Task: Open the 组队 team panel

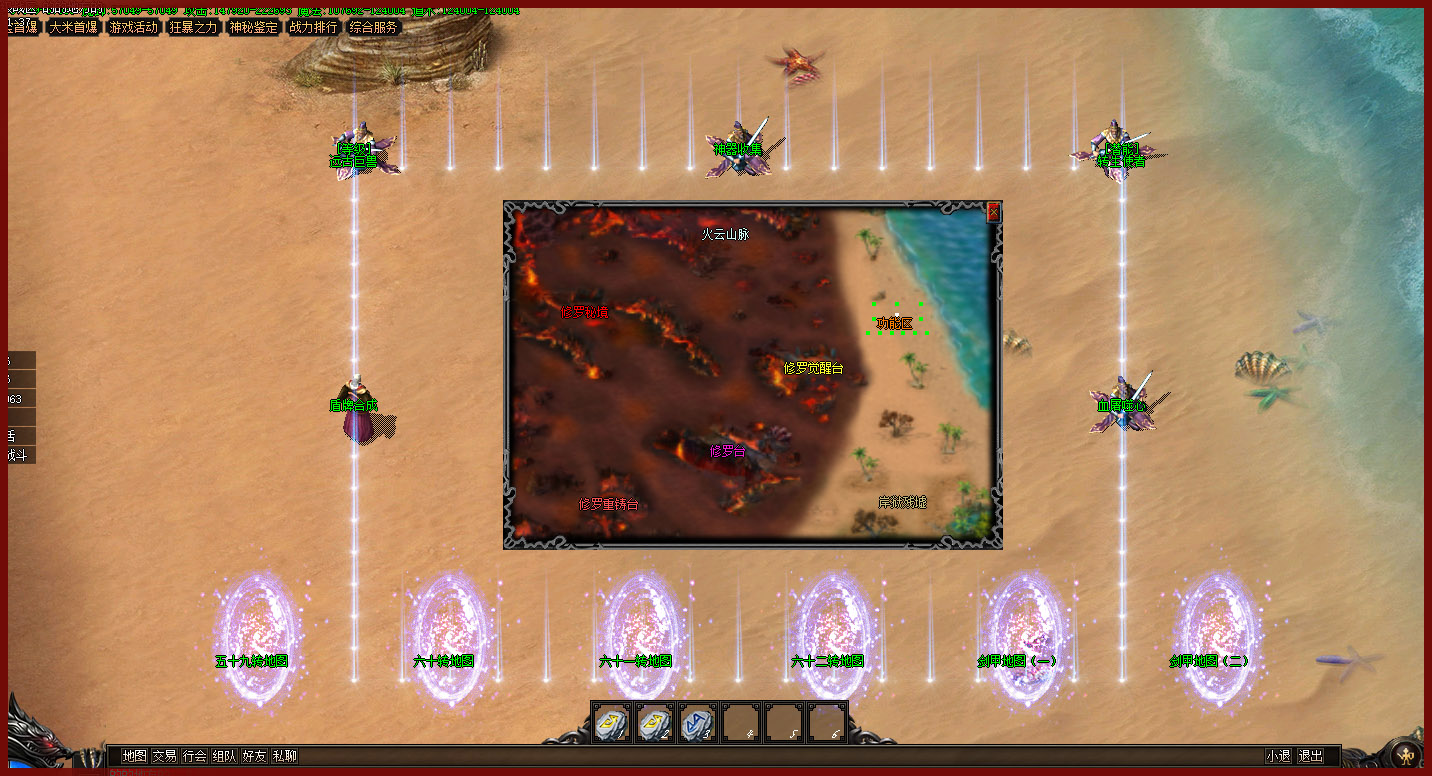Action: [225, 756]
